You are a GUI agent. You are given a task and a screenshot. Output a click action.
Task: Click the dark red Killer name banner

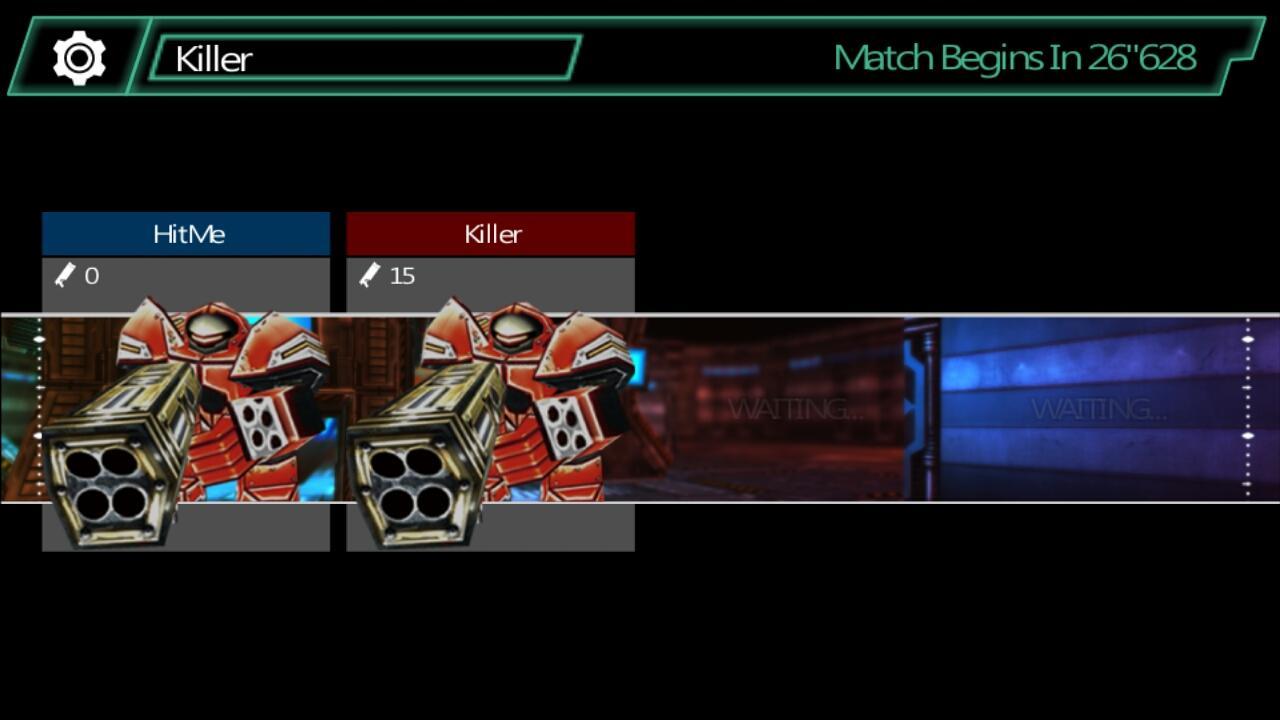click(x=490, y=233)
